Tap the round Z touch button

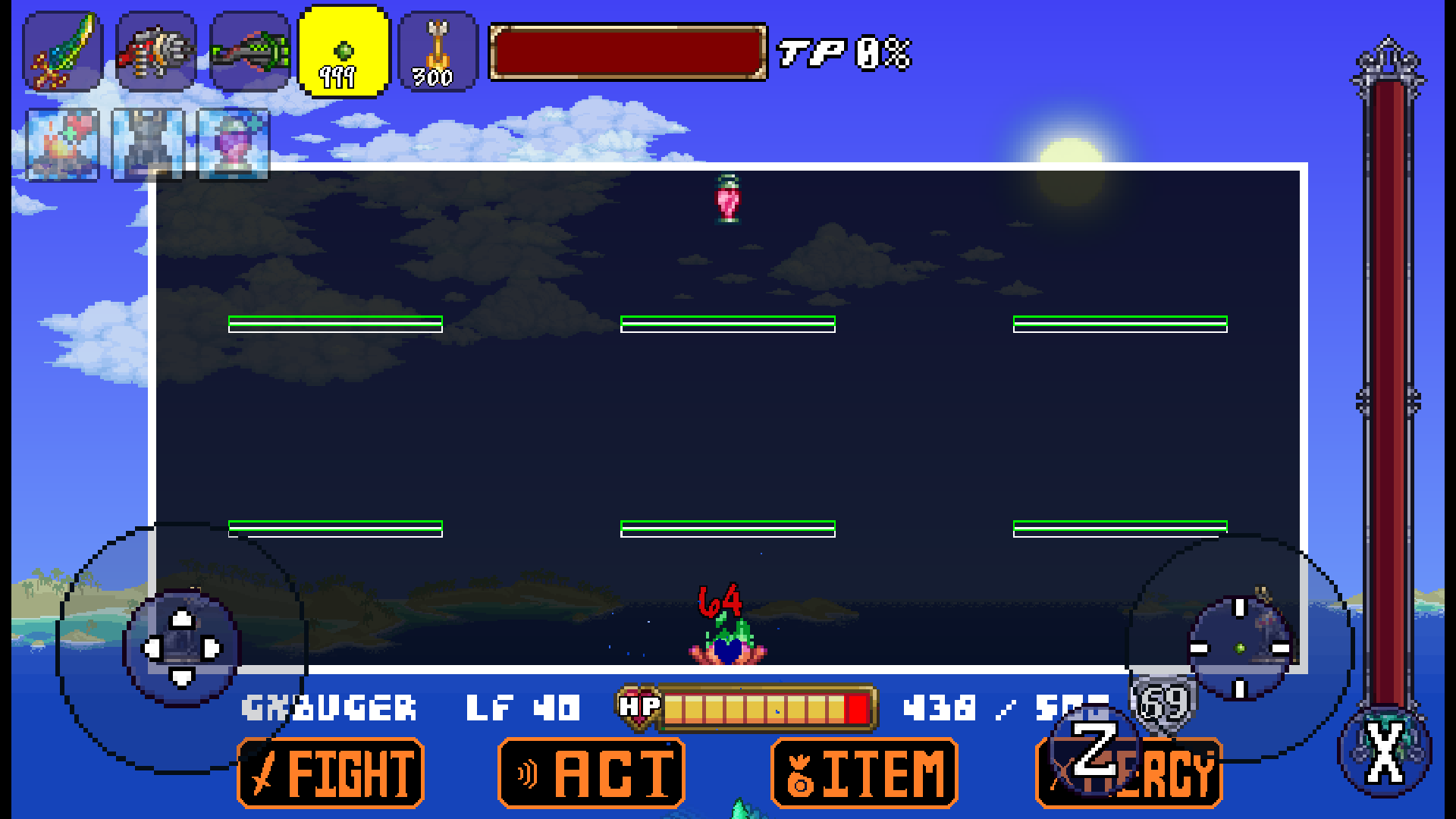pos(1094,749)
